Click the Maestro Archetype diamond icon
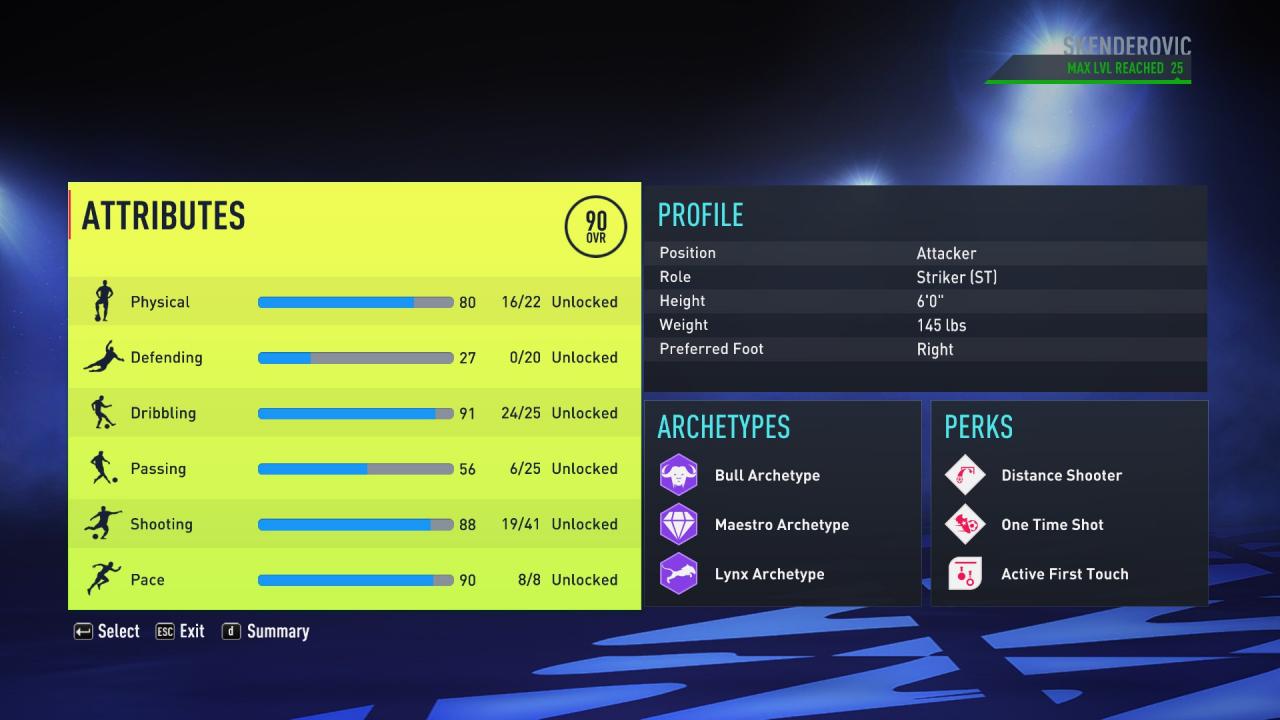This screenshot has height=720, width=1280. coord(679,524)
